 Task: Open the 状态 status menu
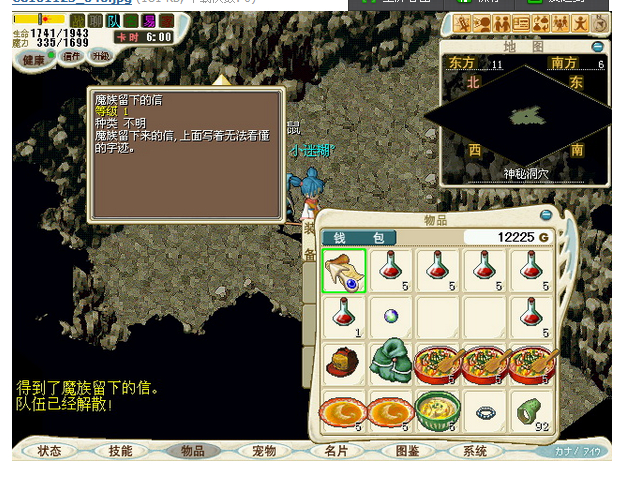point(50,451)
